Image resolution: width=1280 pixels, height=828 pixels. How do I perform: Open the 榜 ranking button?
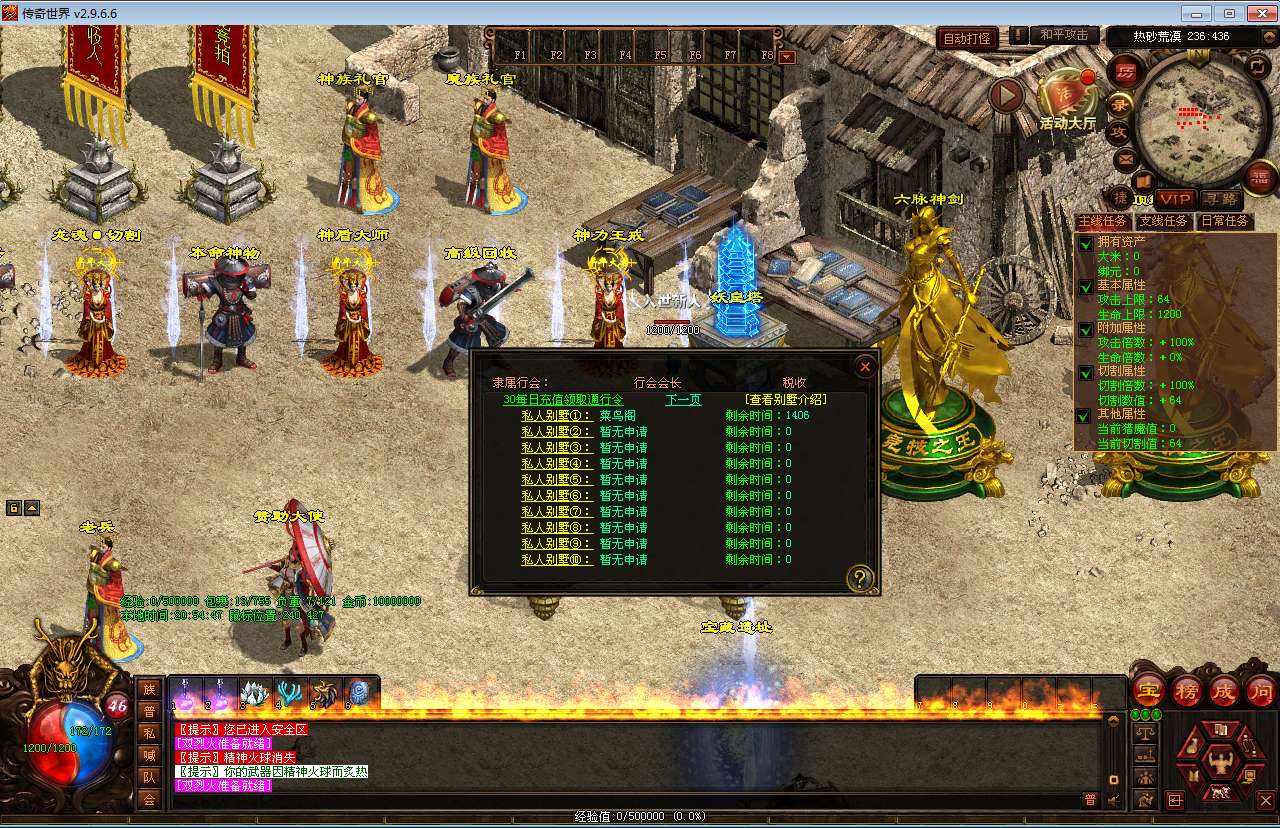coord(1187,690)
